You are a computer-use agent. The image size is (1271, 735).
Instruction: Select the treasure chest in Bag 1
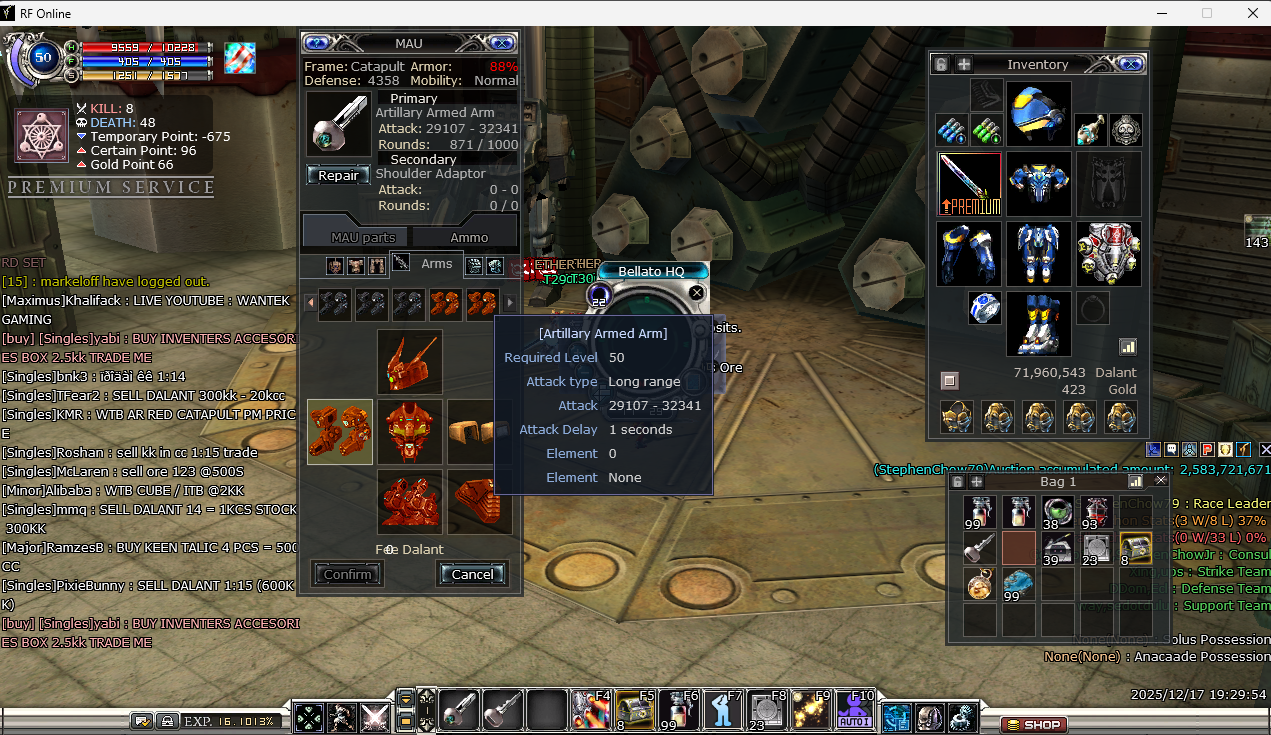[1135, 548]
